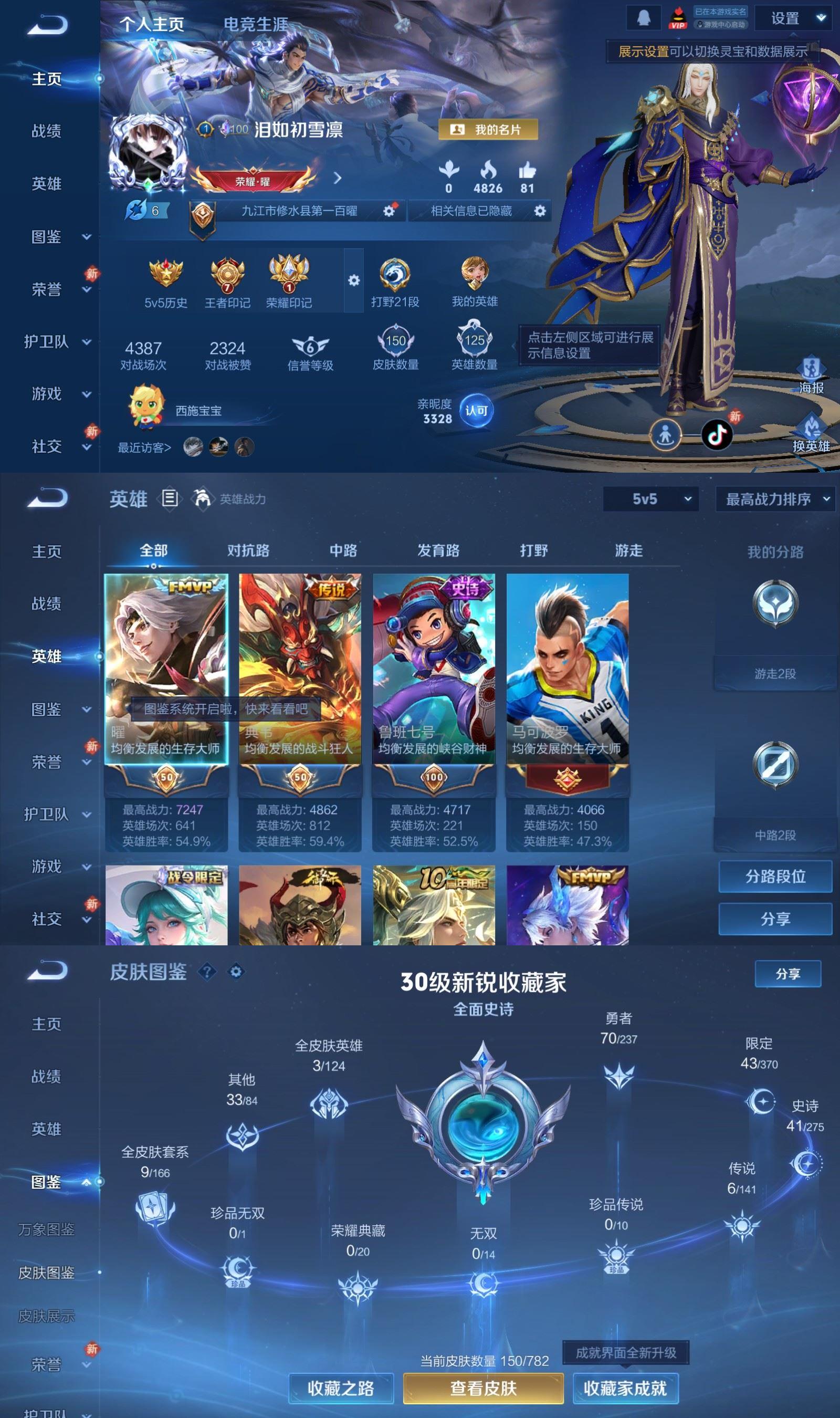This screenshot has height=1418, width=840.
Task: Show heroes under the 打野 tab
Action: tap(534, 550)
